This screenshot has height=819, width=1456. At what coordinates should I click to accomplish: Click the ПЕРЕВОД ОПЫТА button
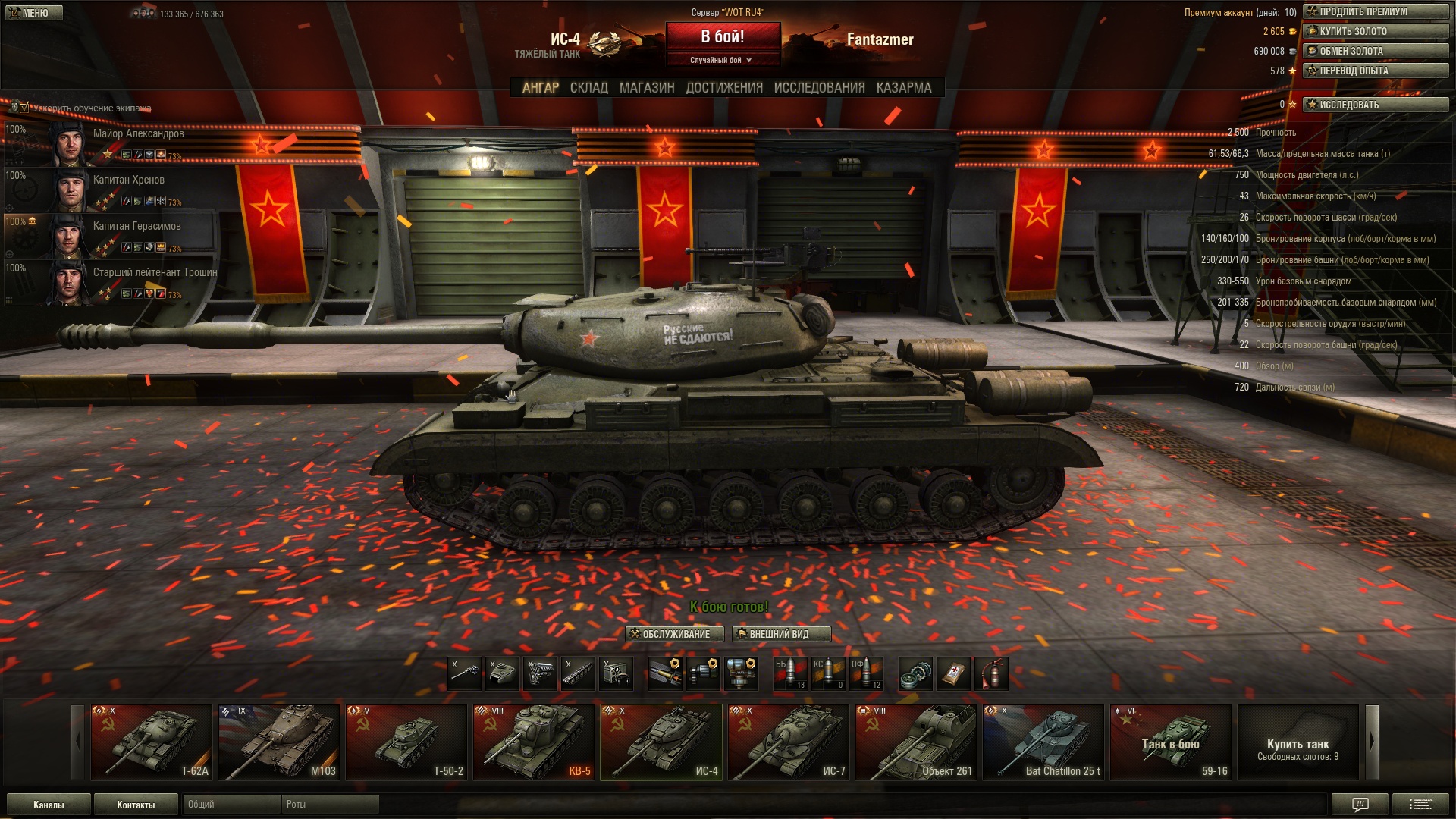tap(1376, 71)
